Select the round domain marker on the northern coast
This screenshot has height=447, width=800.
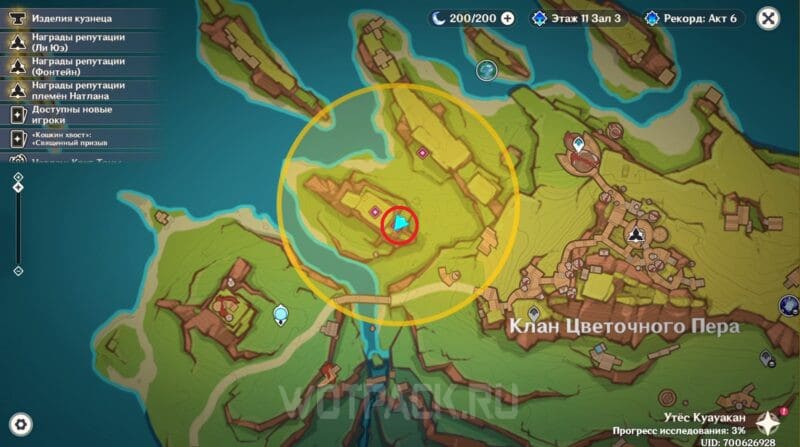pos(487,70)
